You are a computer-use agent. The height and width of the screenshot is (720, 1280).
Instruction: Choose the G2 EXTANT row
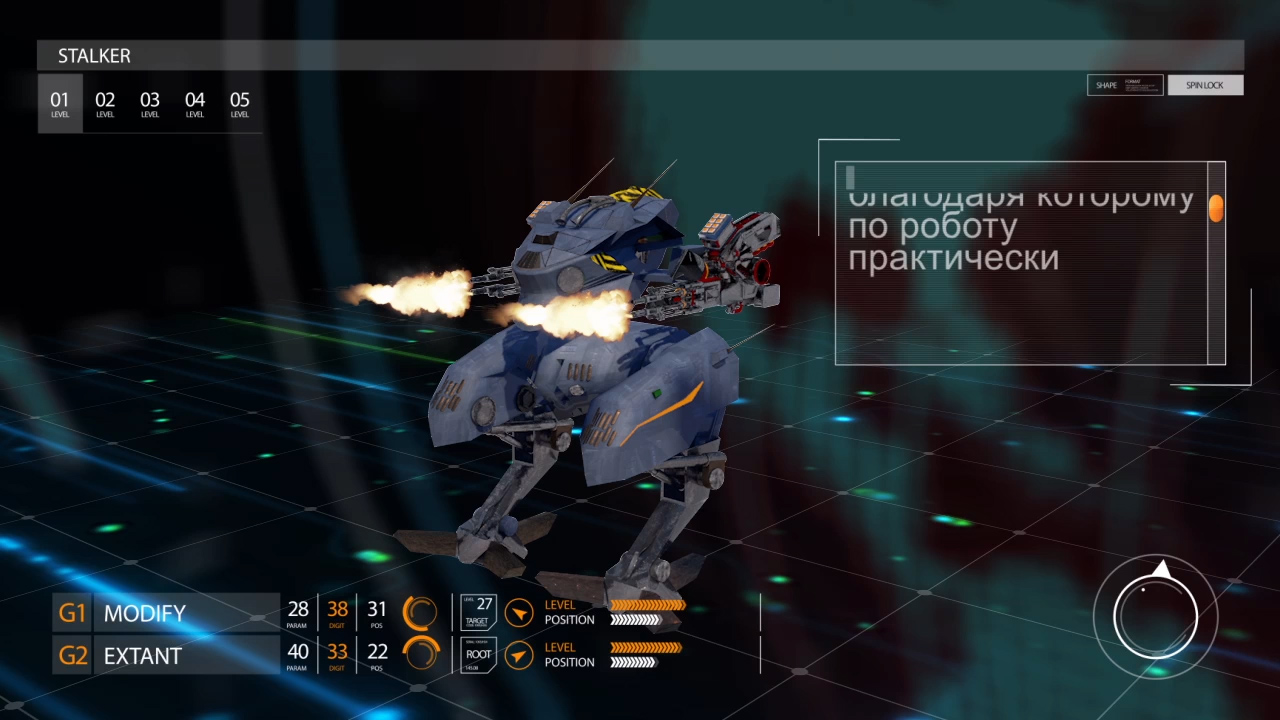coord(166,656)
